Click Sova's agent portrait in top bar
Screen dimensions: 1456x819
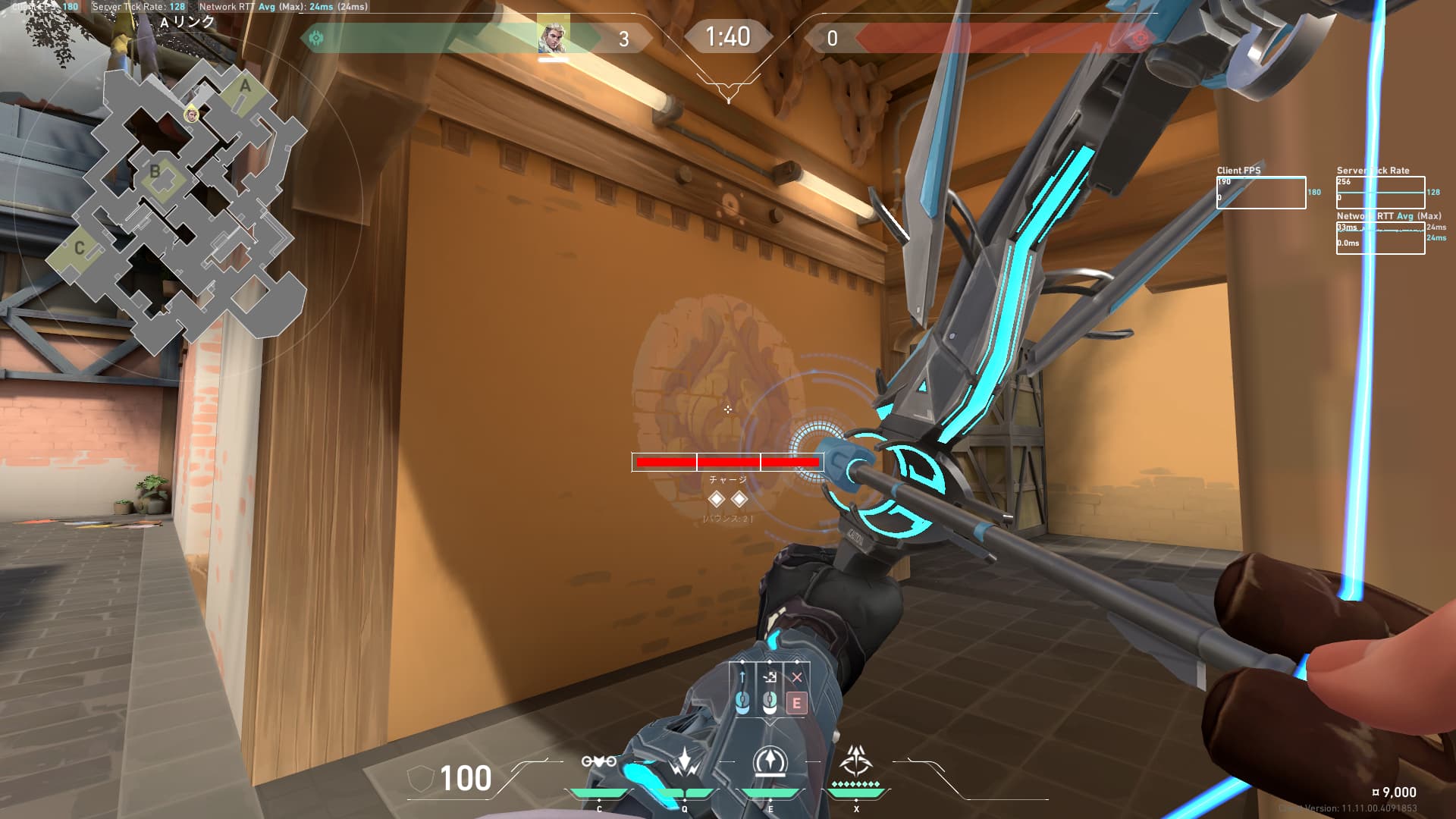pos(553,37)
